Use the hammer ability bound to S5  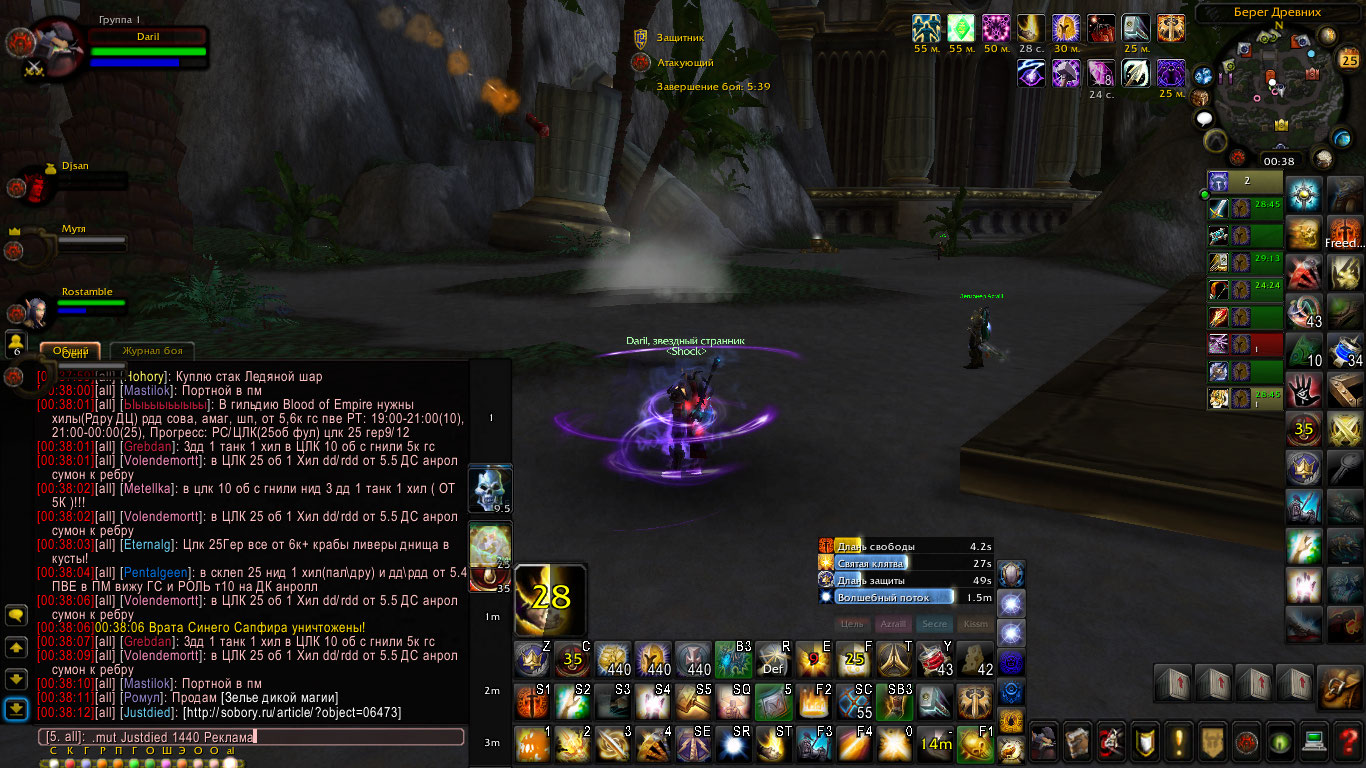point(692,701)
